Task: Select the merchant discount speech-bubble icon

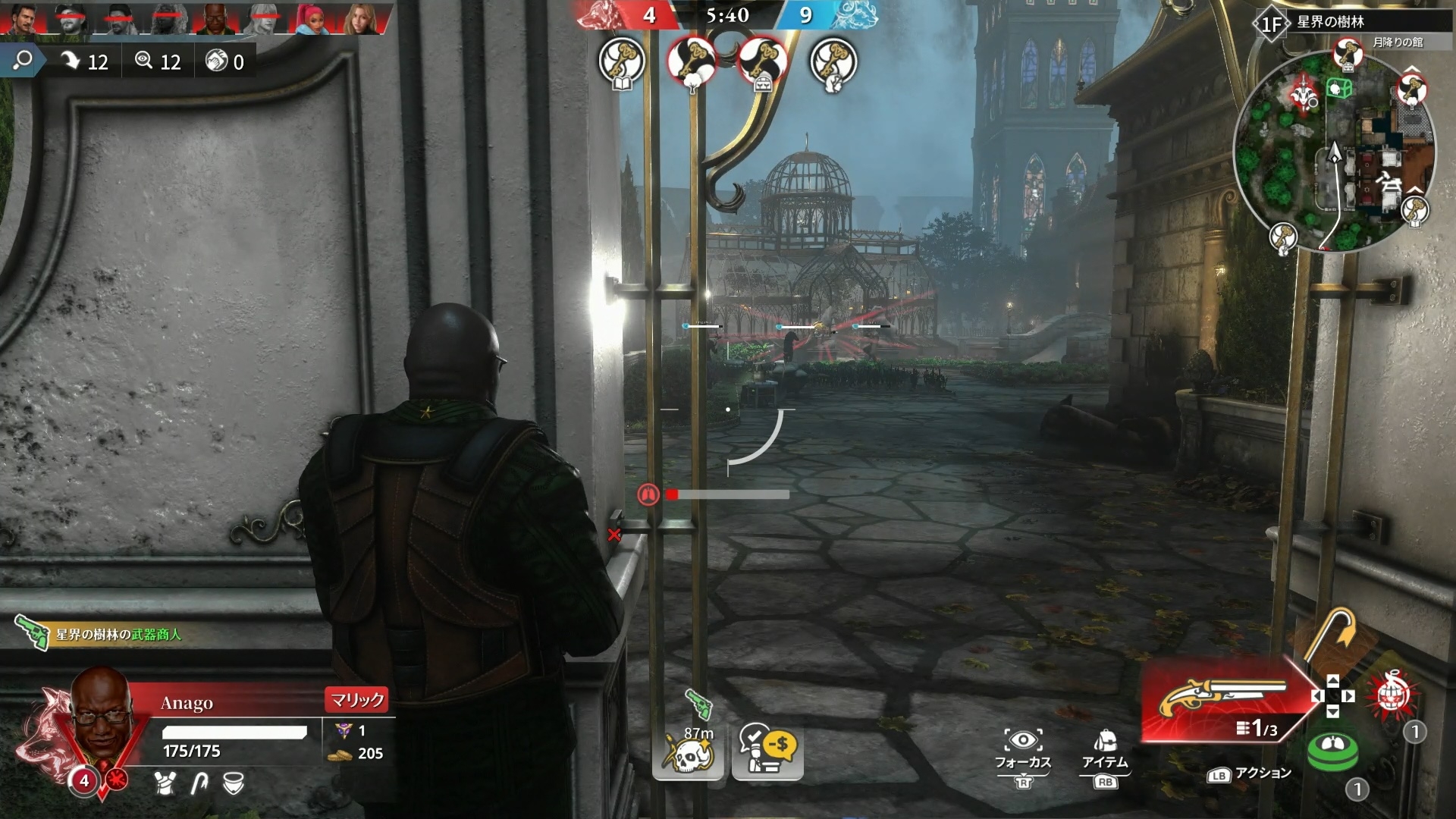Action: 767,751
